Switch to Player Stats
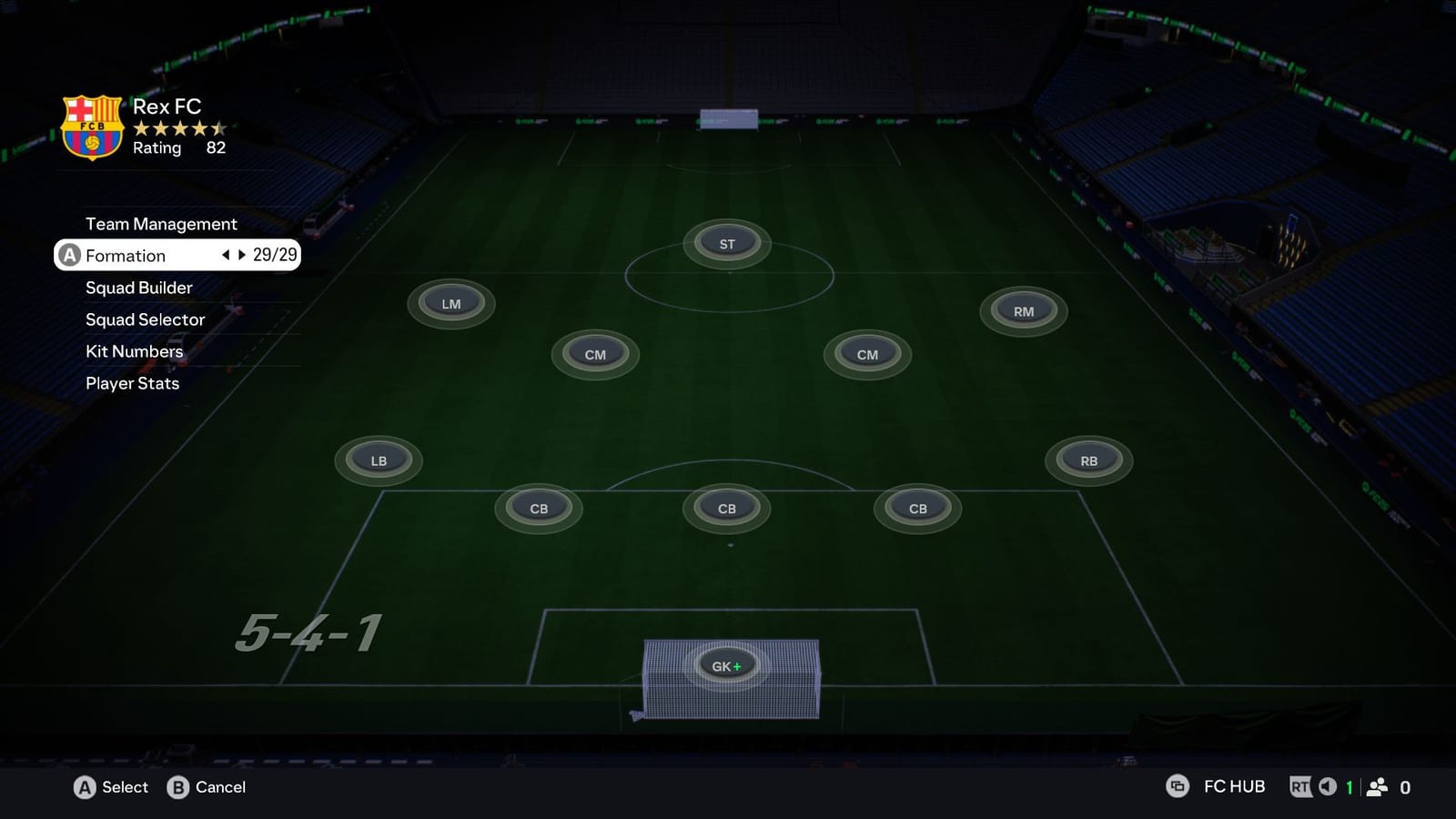The image size is (1456, 819). point(131,383)
